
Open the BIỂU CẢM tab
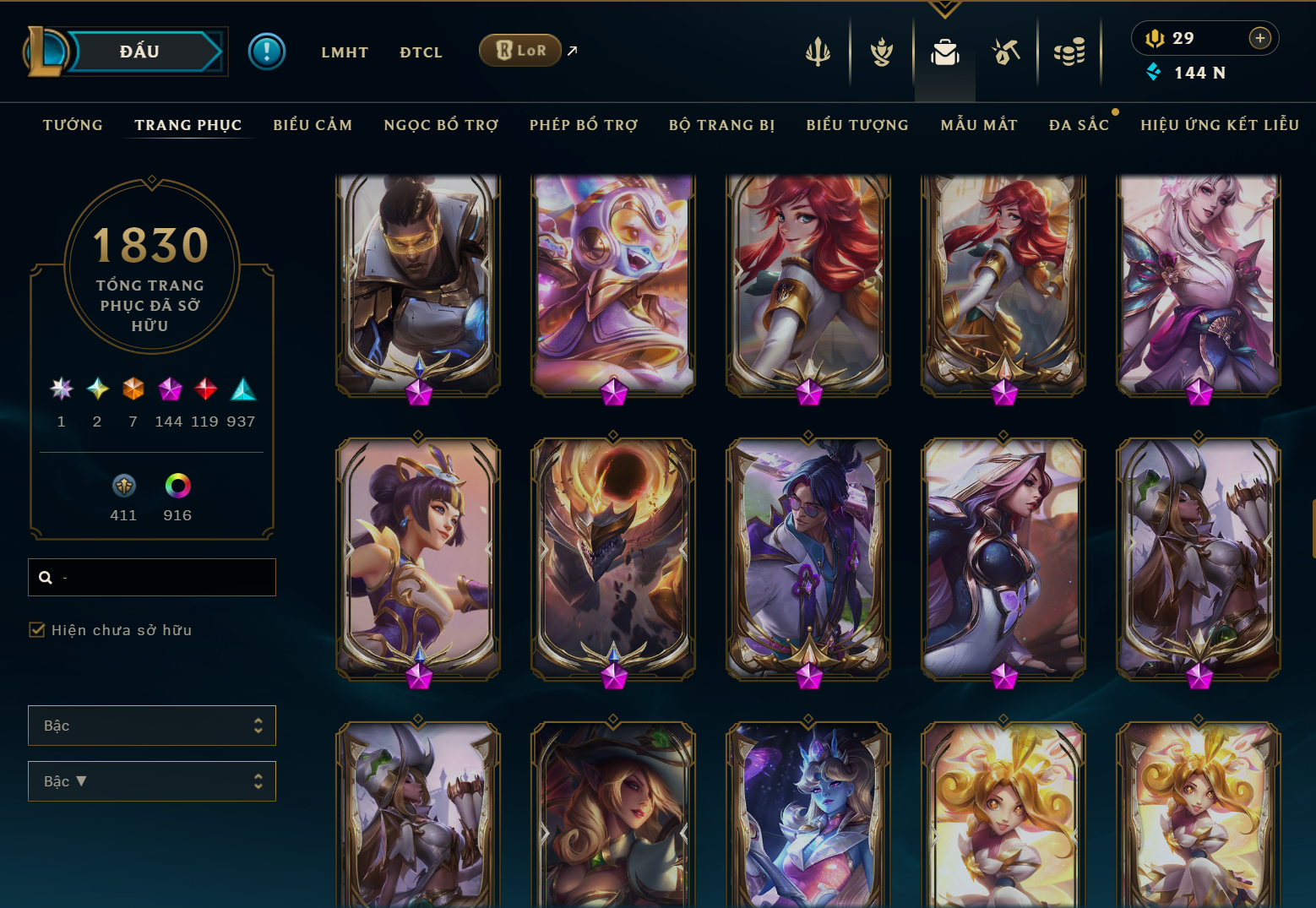(x=313, y=125)
